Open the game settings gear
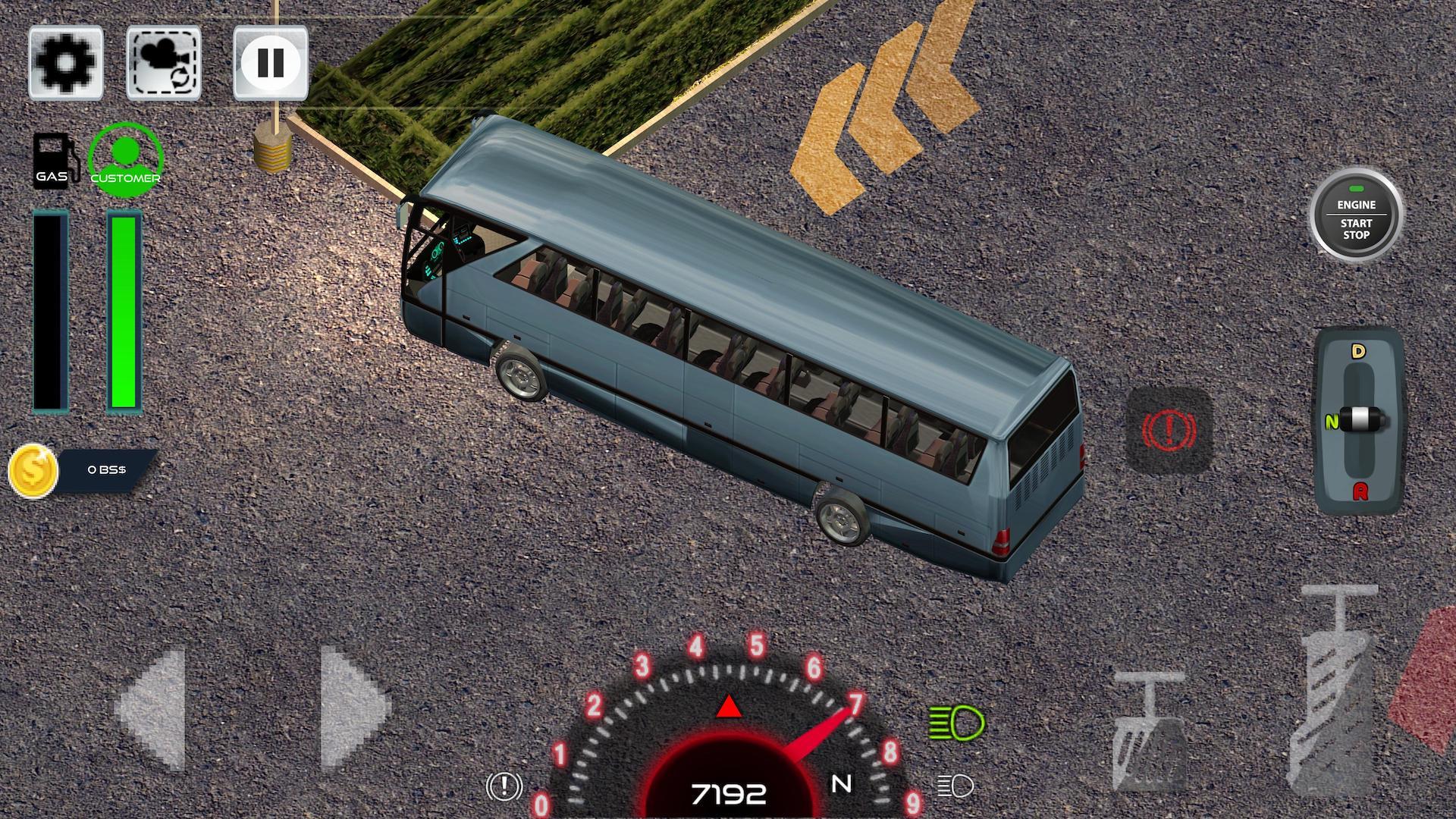The image size is (1456, 819). pyautogui.click(x=65, y=63)
